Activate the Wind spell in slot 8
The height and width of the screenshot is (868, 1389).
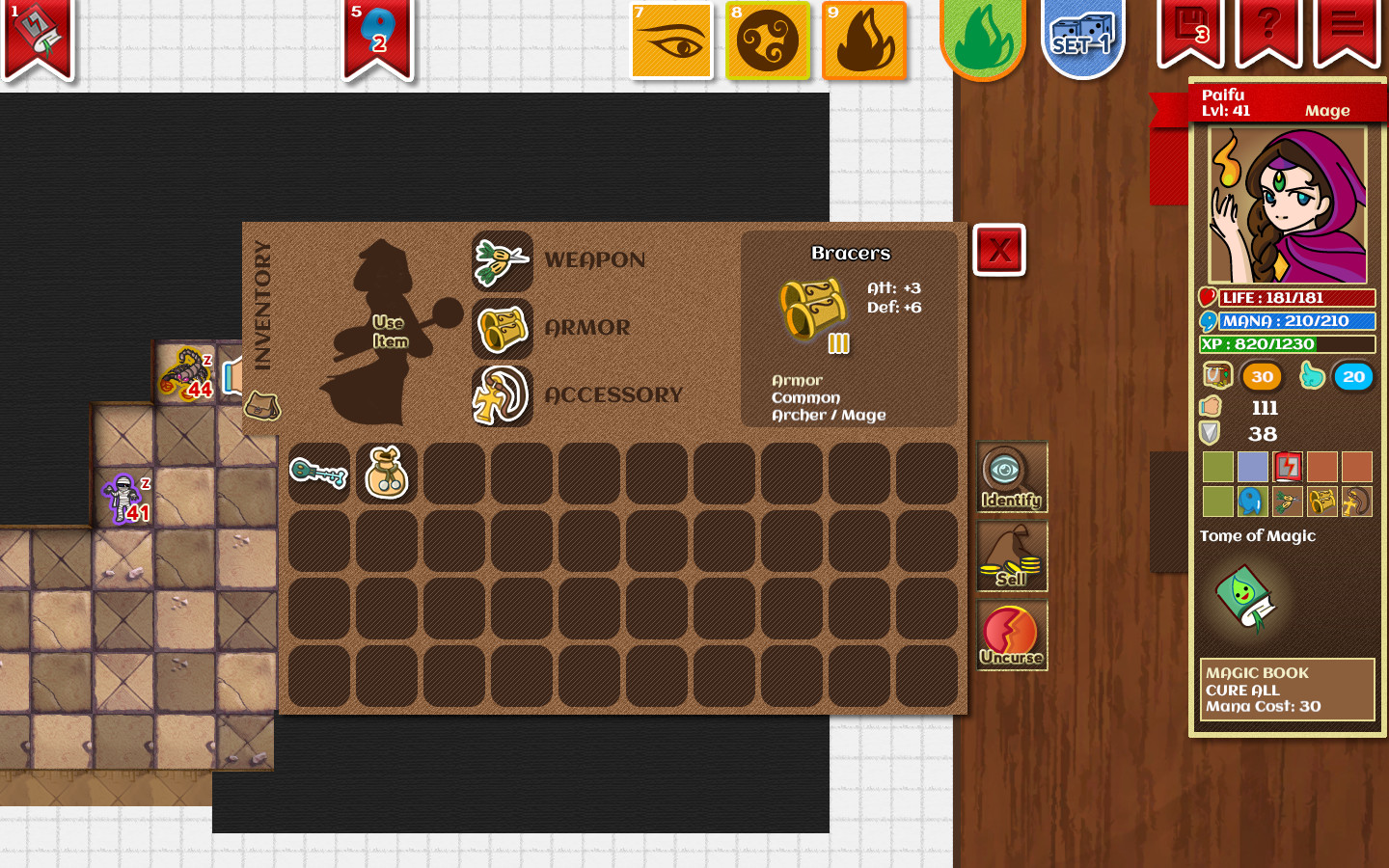click(768, 42)
